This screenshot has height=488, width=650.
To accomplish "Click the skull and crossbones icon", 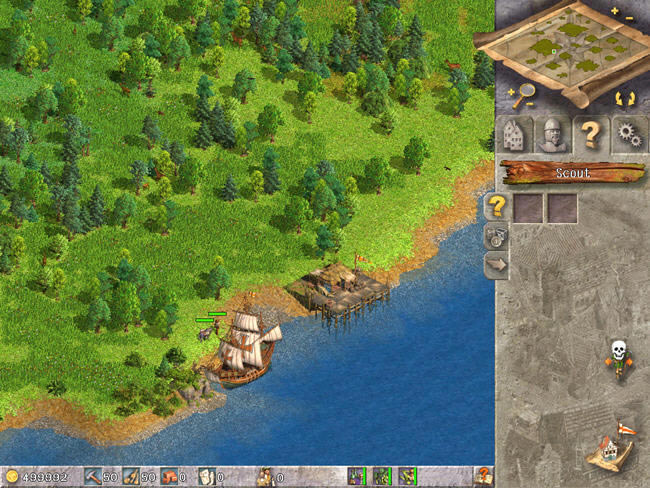I will tap(618, 356).
